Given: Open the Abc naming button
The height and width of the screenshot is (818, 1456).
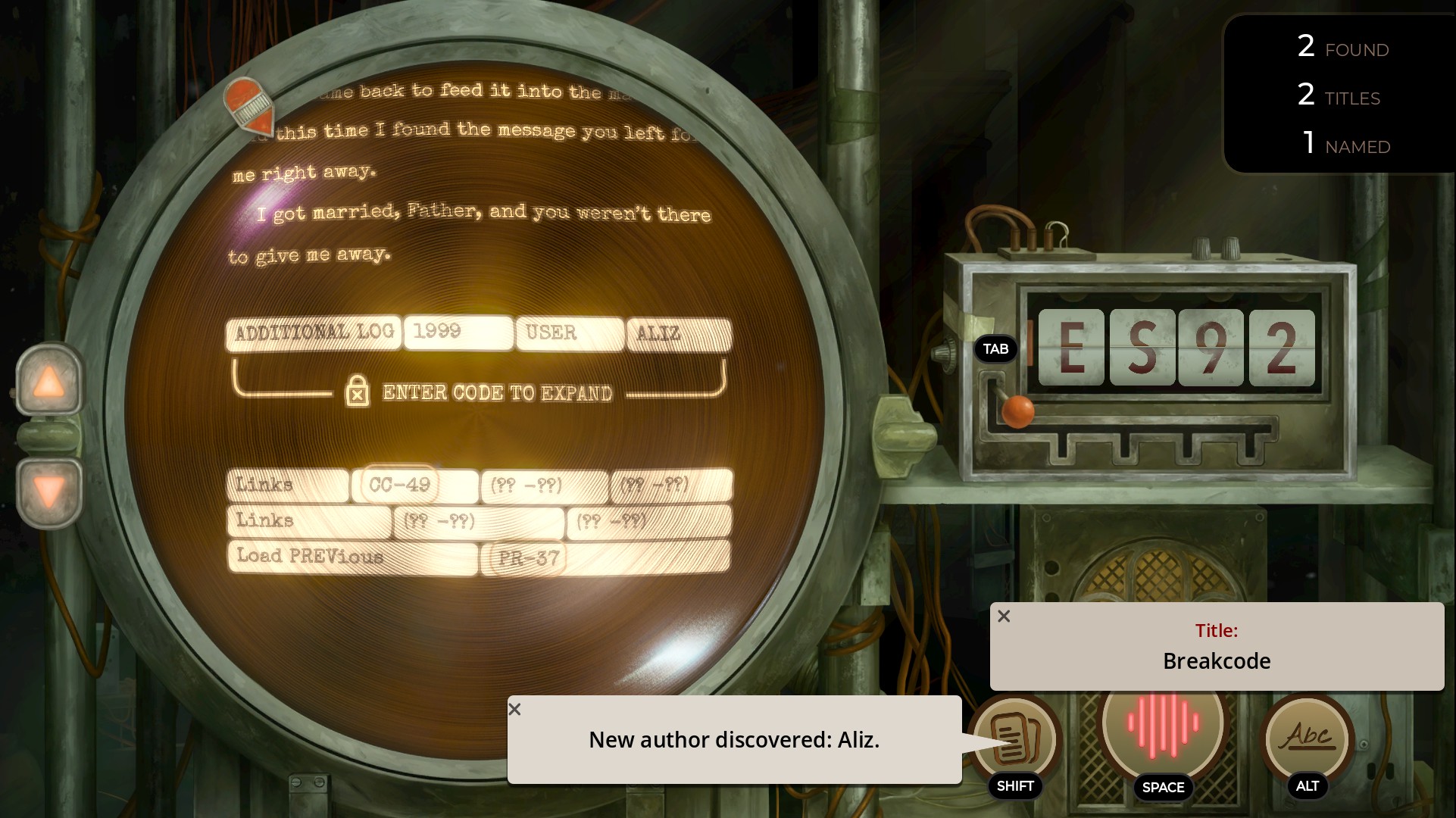Looking at the screenshot, I should [1307, 736].
